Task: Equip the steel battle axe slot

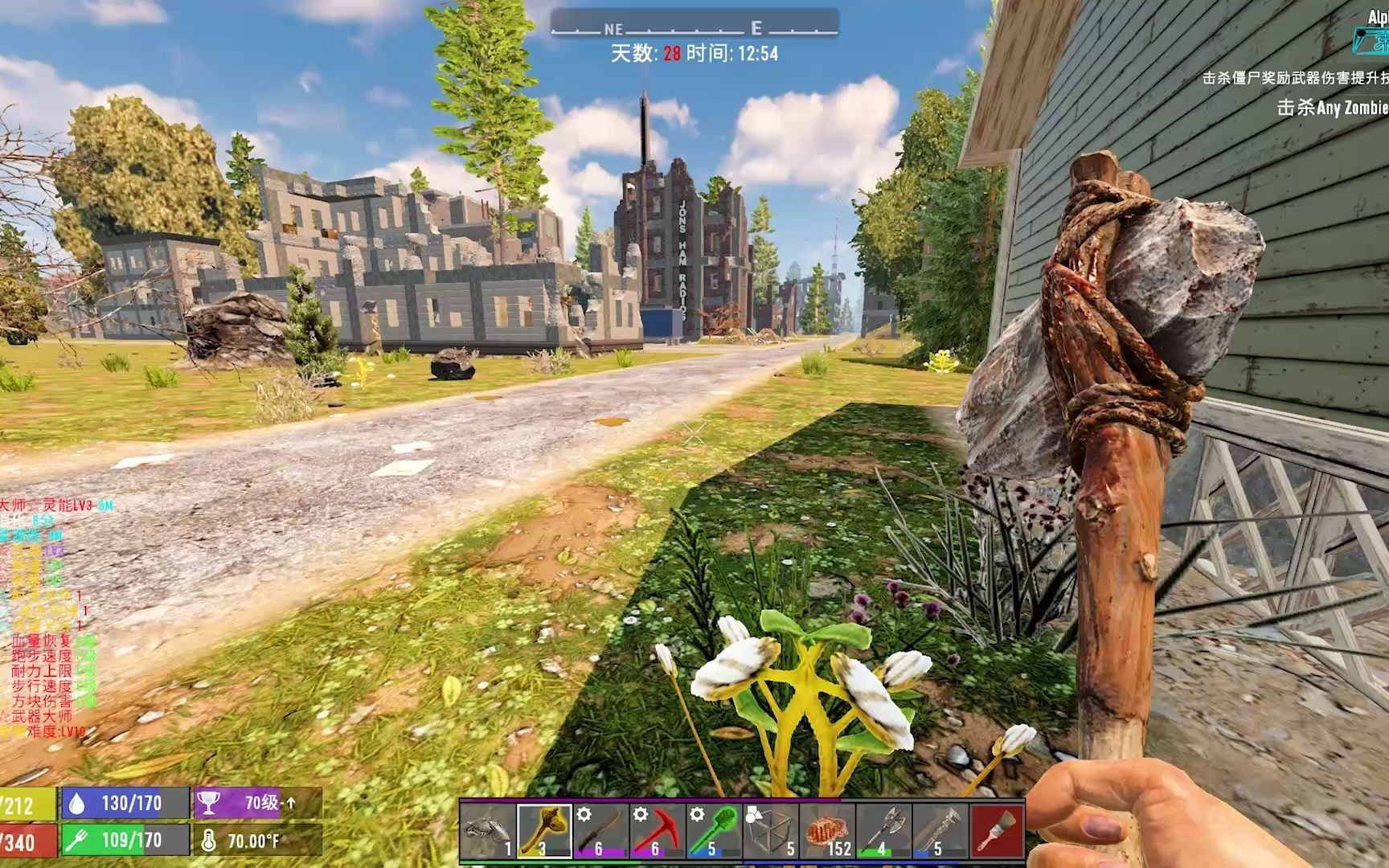Action: [883, 830]
